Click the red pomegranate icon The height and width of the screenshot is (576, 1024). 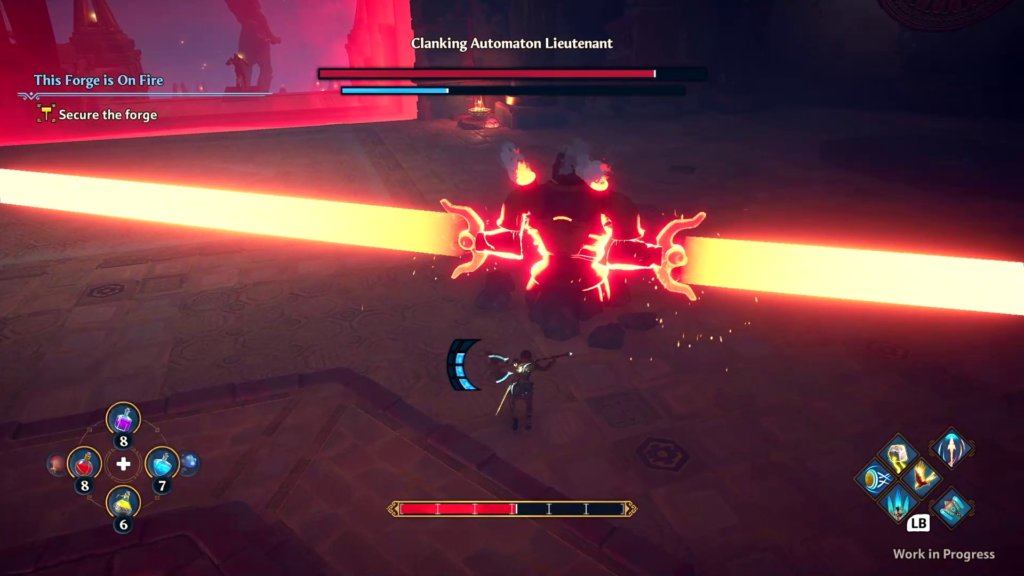[x=56, y=464]
